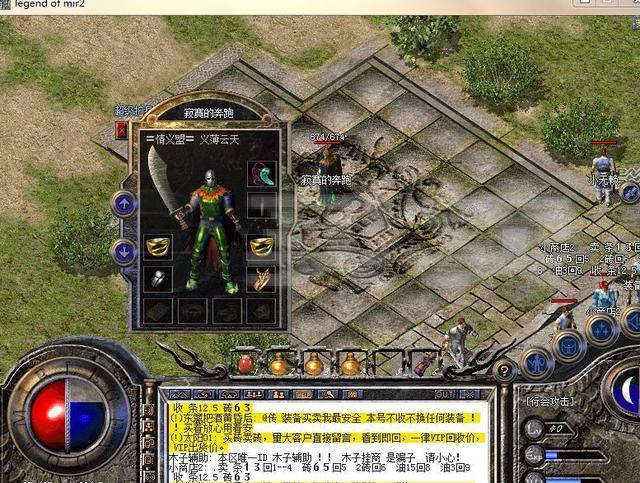
Task: Select the left gold bracelet slot
Action: click(x=157, y=245)
